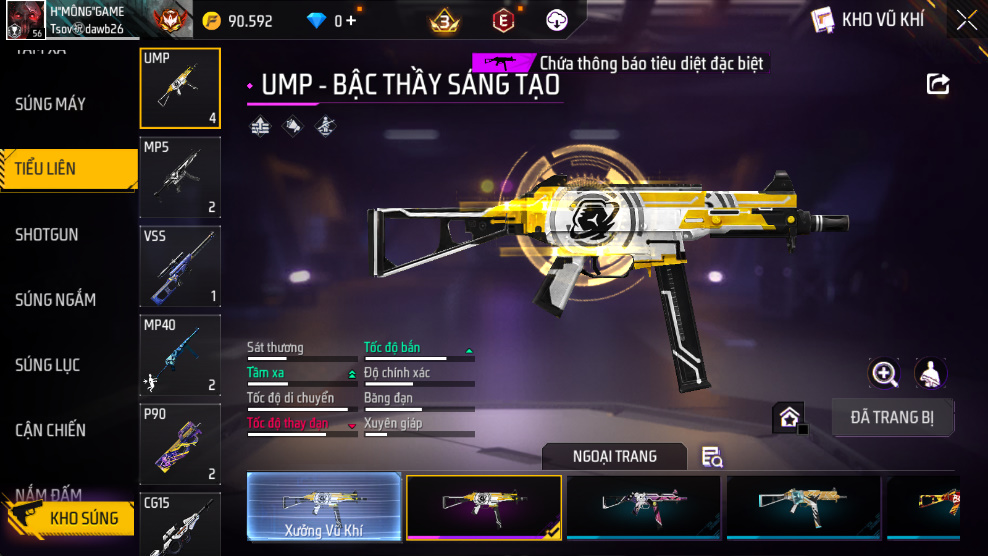Choose the Súng Lục category
Screen dimensions: 988x556
point(47,365)
